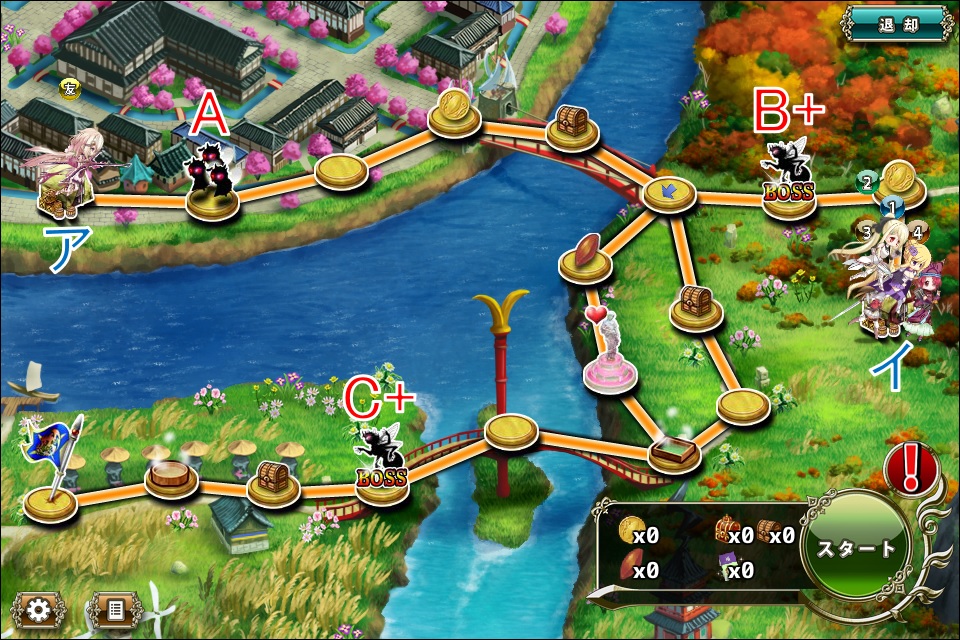Select the heart statue node
This screenshot has height=640, width=960.
click(x=608, y=352)
